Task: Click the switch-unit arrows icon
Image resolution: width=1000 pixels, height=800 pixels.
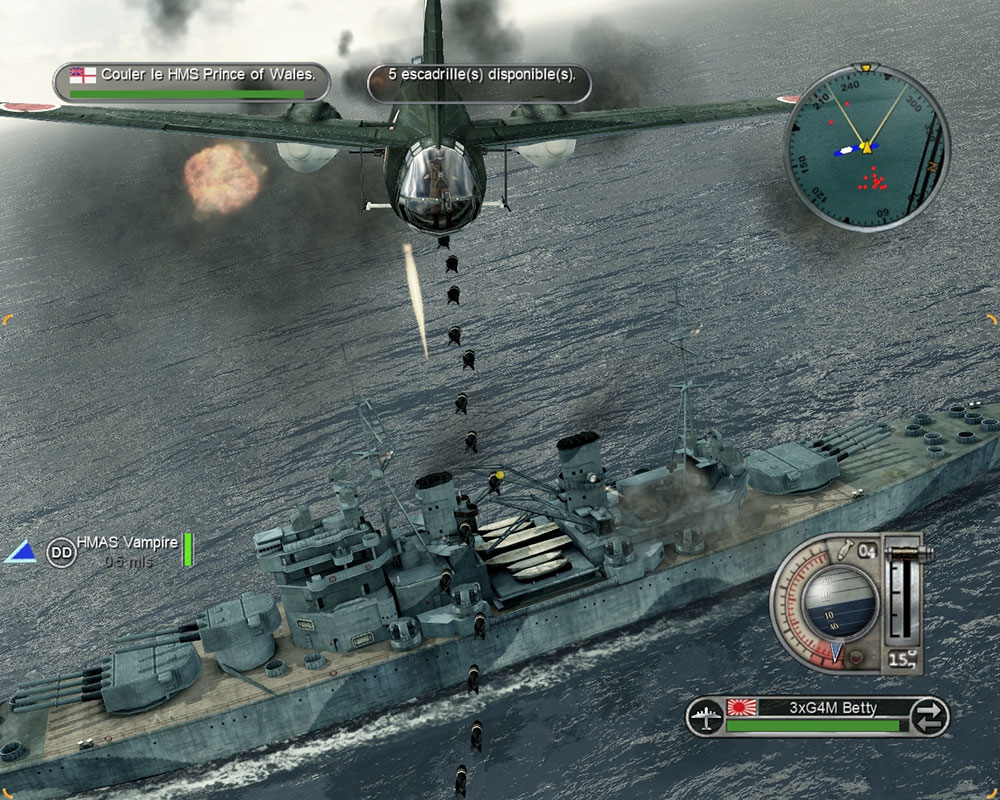Action: click(930, 717)
